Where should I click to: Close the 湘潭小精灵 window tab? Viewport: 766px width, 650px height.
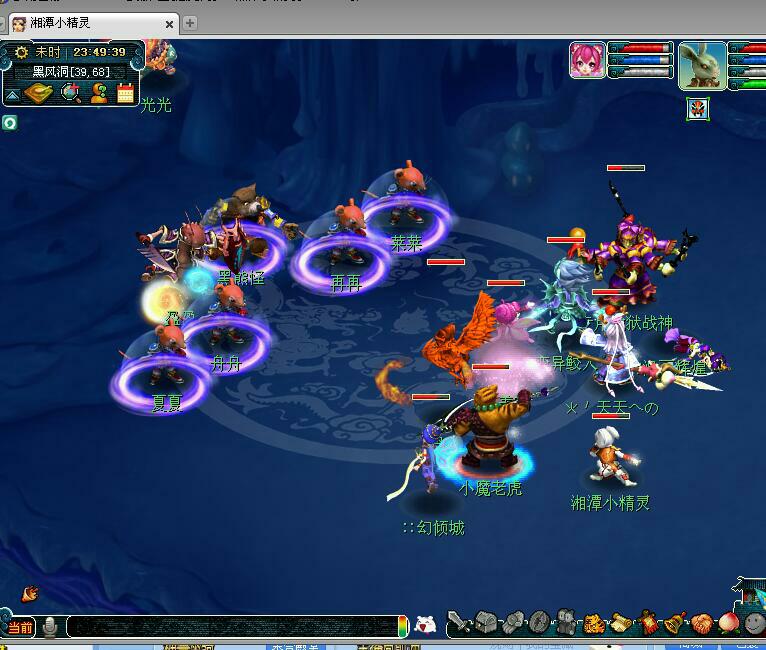pos(170,23)
